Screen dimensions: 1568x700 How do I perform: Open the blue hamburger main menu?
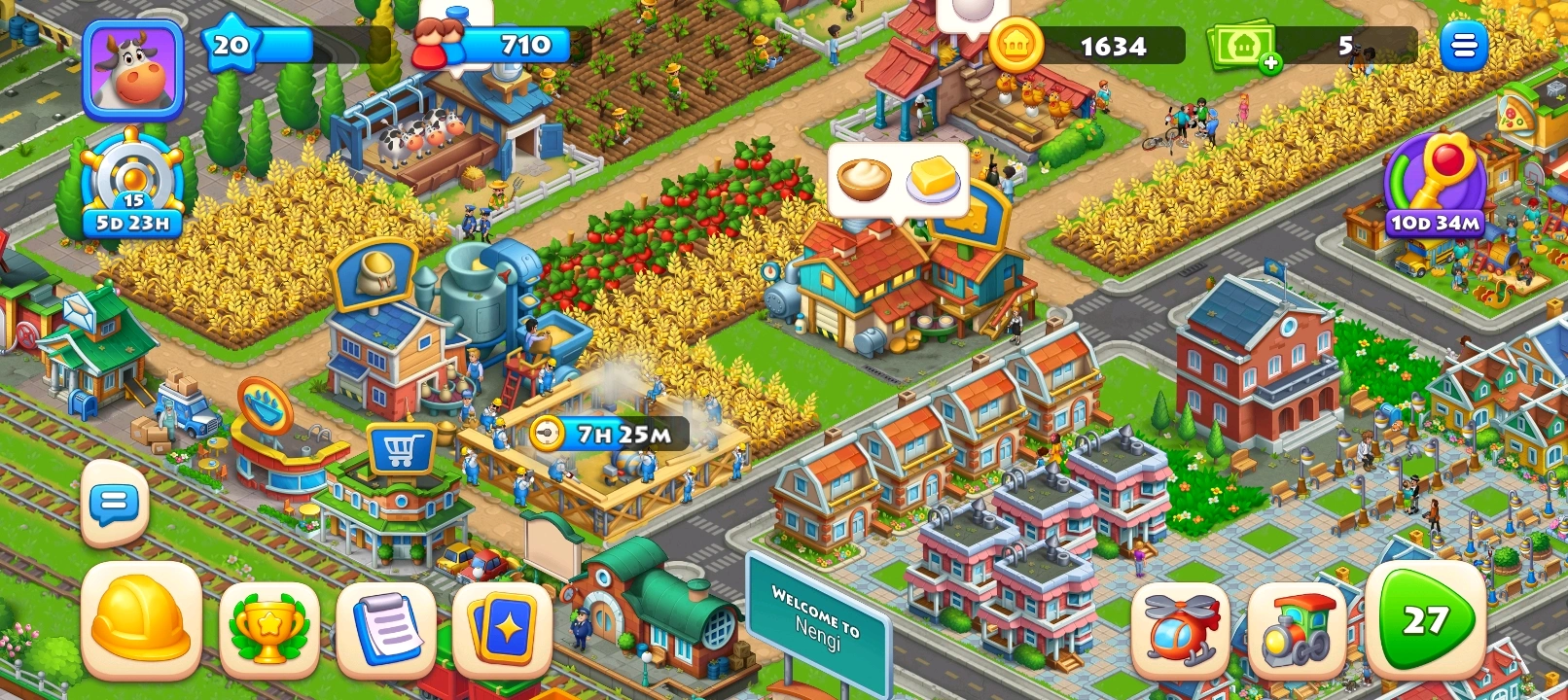(x=1463, y=45)
